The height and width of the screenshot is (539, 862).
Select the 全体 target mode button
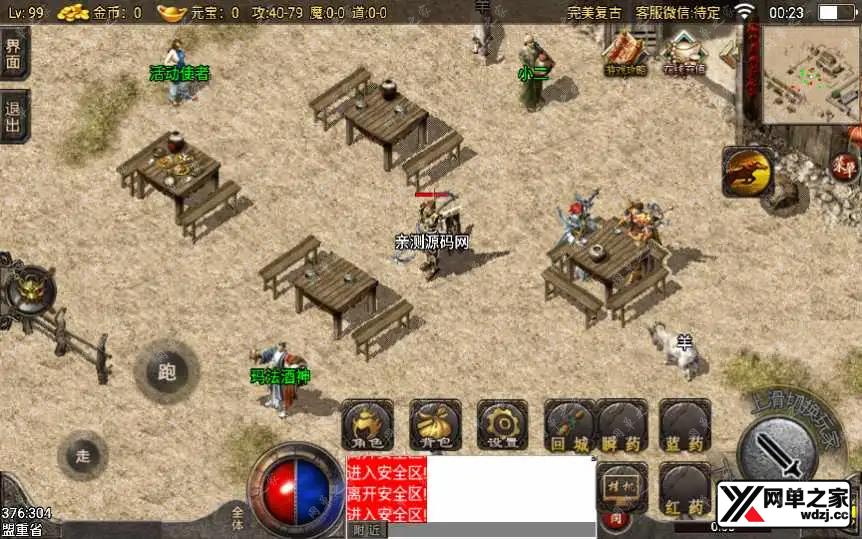pos(237,517)
